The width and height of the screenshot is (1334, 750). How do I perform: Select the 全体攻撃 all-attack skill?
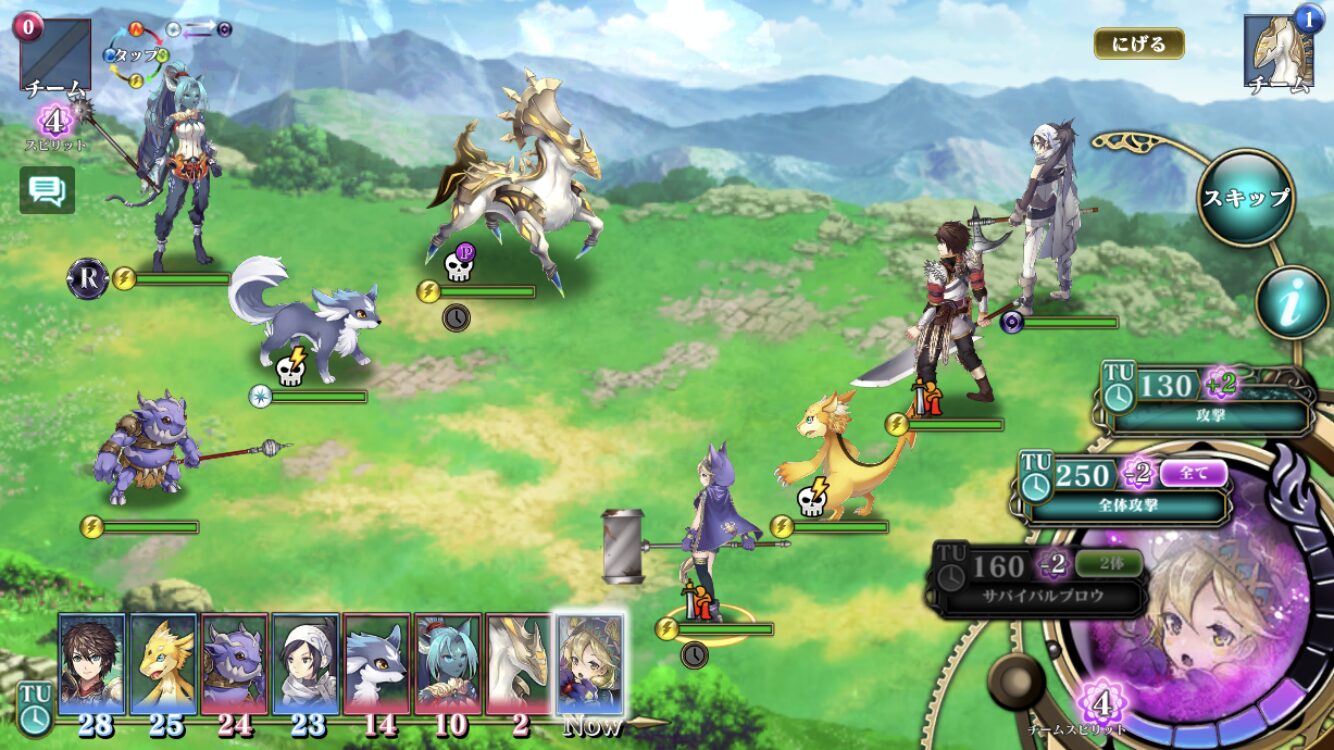pyautogui.click(x=1127, y=491)
